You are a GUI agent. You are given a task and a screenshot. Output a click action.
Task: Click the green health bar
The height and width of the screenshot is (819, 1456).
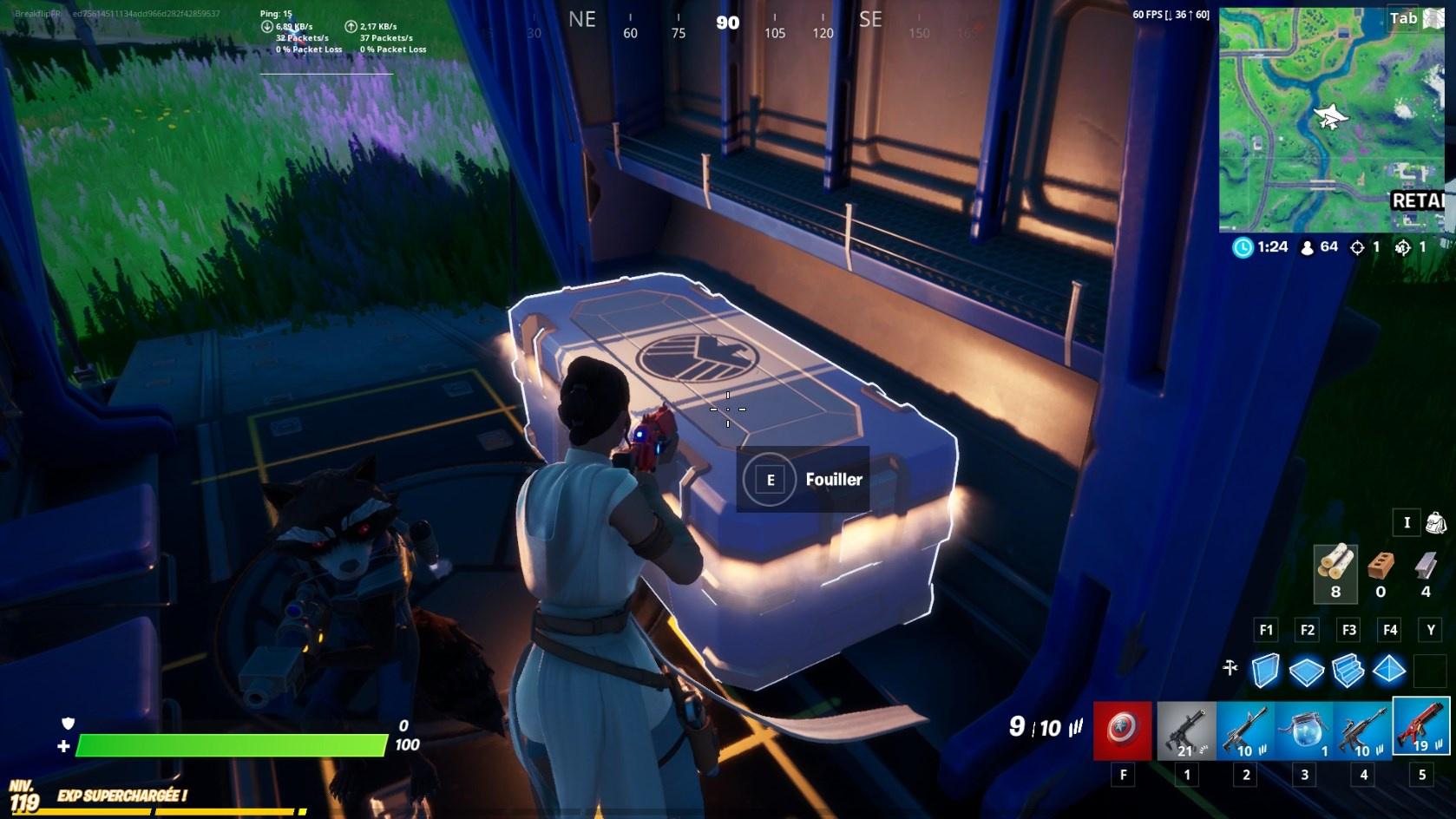(x=234, y=744)
